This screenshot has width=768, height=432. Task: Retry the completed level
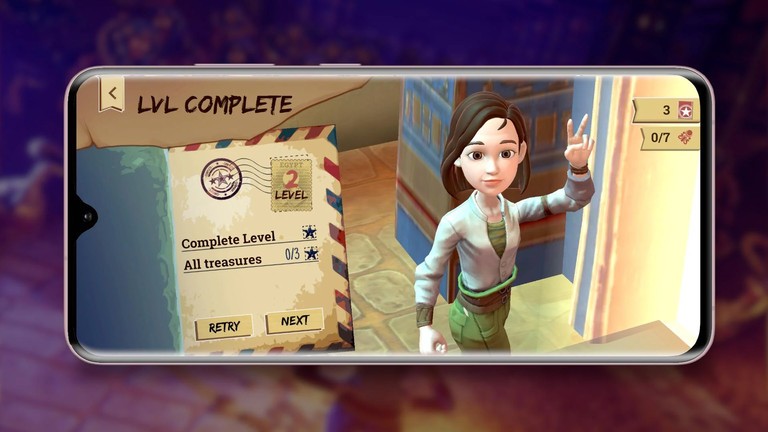223,327
